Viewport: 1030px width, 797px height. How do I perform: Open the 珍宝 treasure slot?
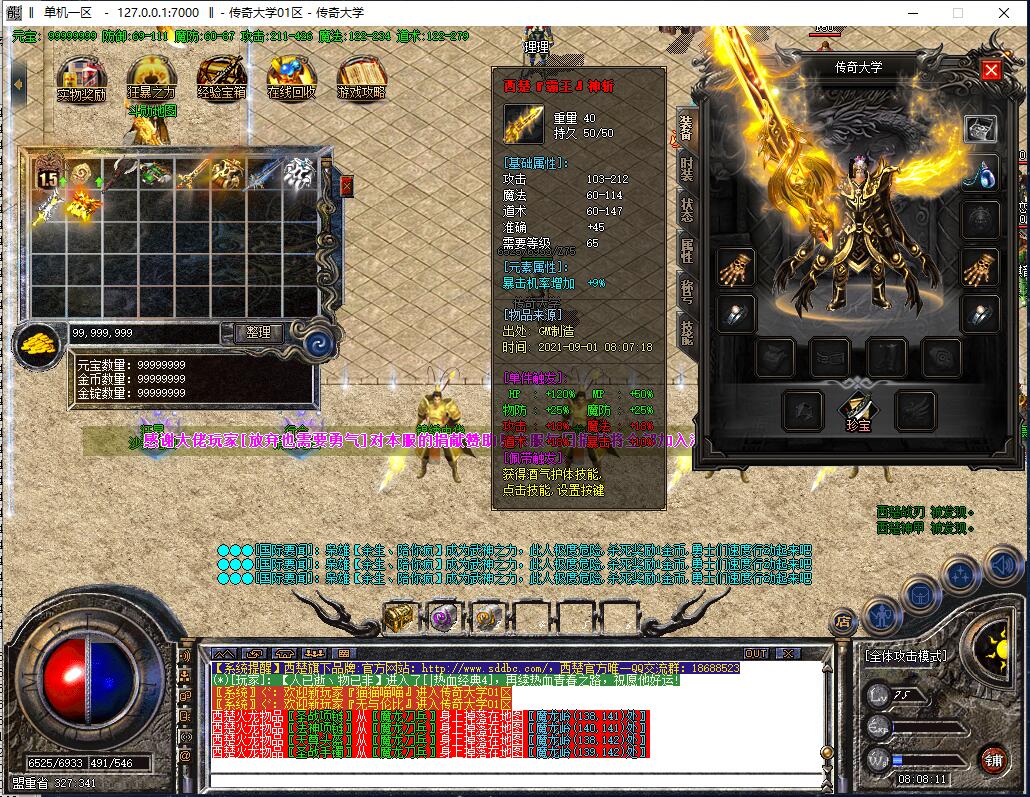click(x=856, y=408)
